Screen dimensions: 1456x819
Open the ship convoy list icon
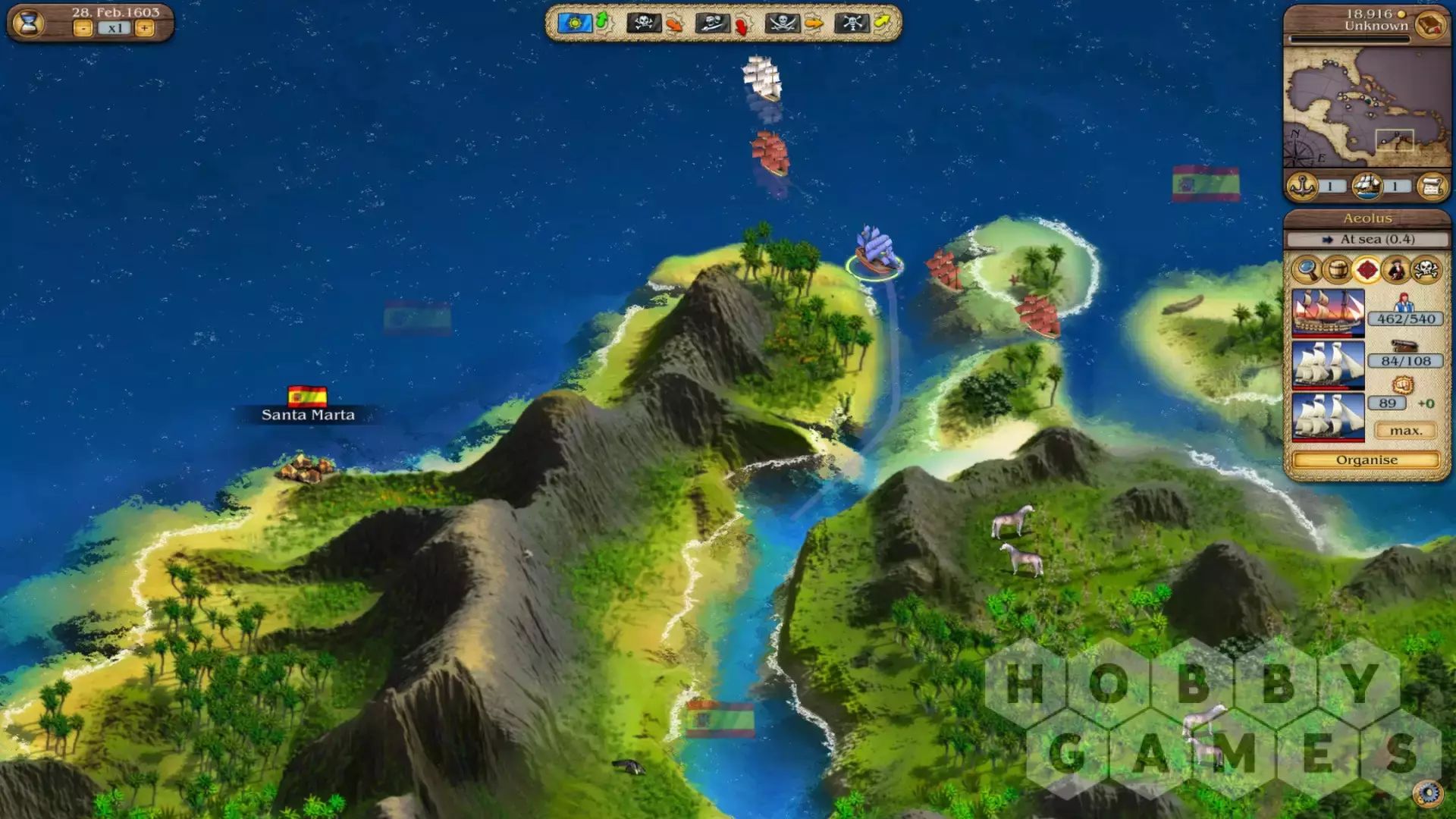1367,186
